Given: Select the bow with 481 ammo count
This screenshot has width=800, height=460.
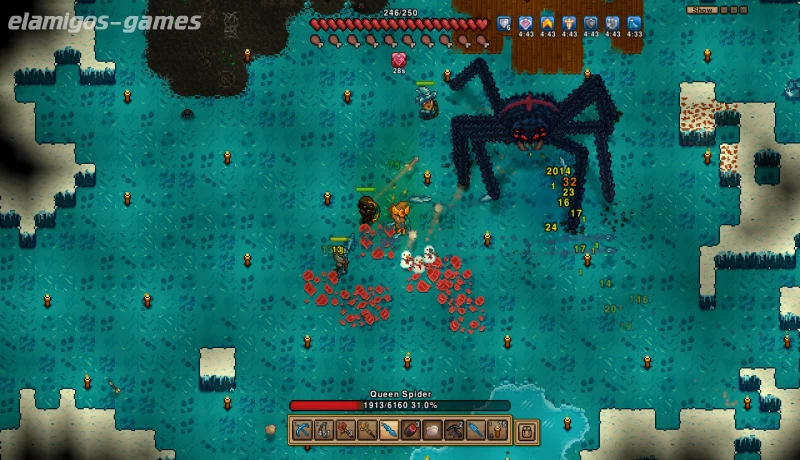Looking at the screenshot, I should (x=324, y=431).
